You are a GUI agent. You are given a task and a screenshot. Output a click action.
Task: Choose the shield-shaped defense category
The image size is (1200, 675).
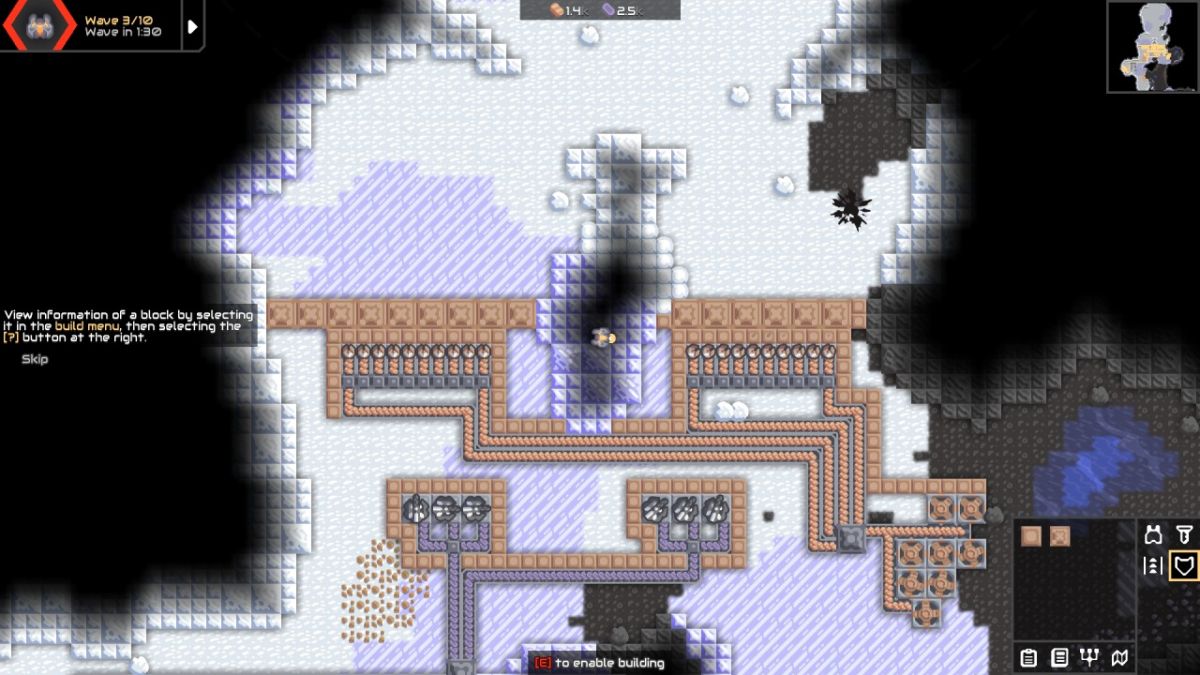1185,566
